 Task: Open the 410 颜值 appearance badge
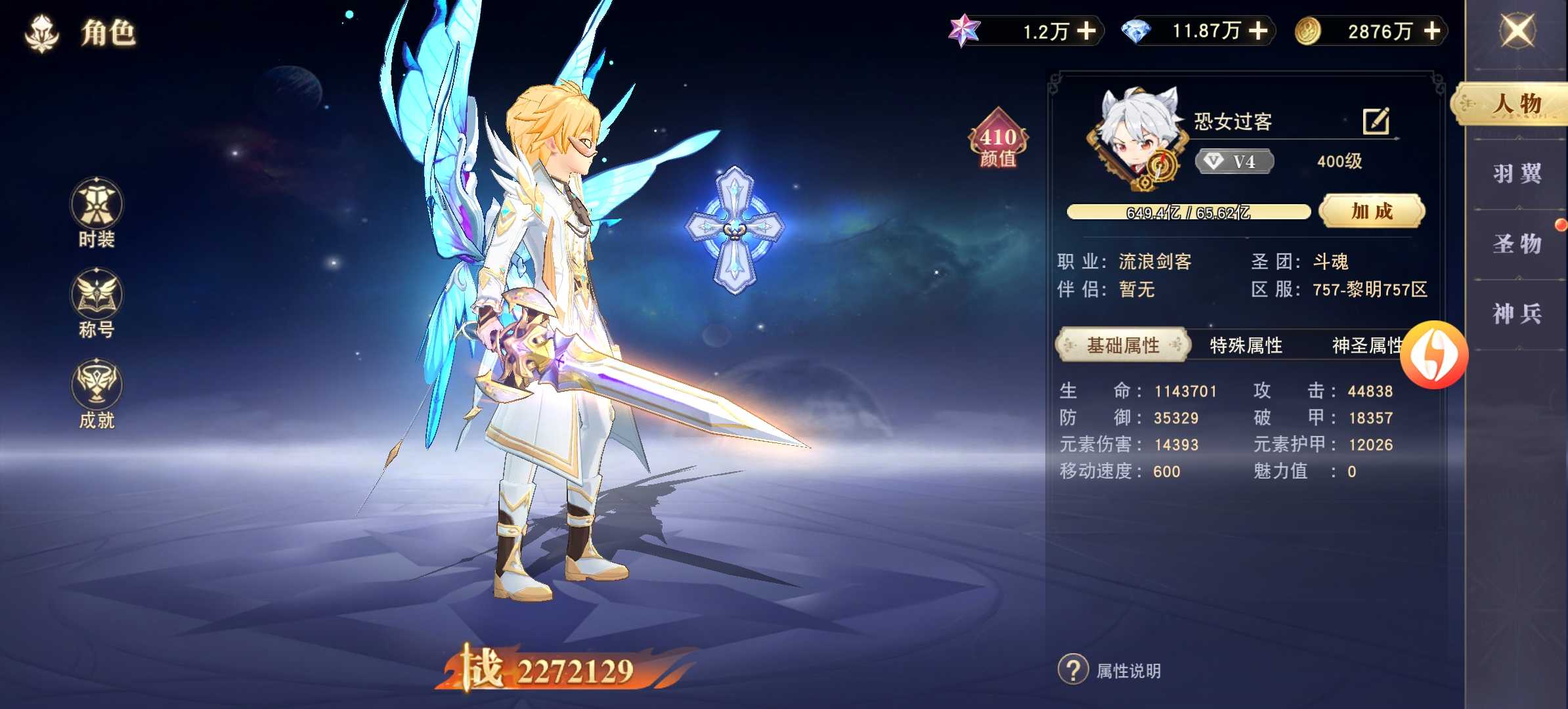click(x=998, y=140)
